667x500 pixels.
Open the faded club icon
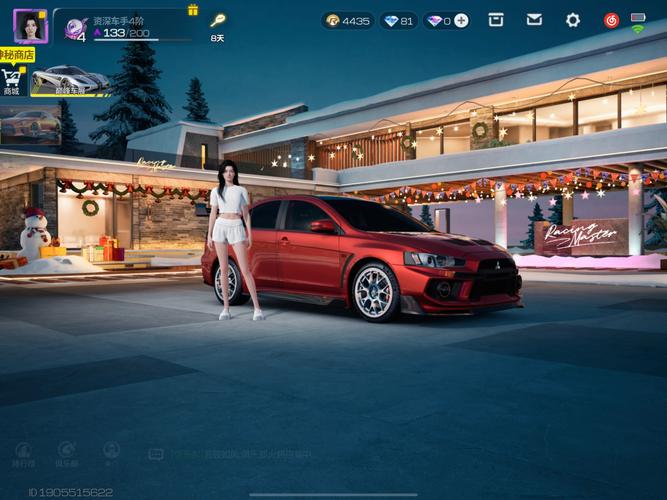(67, 453)
